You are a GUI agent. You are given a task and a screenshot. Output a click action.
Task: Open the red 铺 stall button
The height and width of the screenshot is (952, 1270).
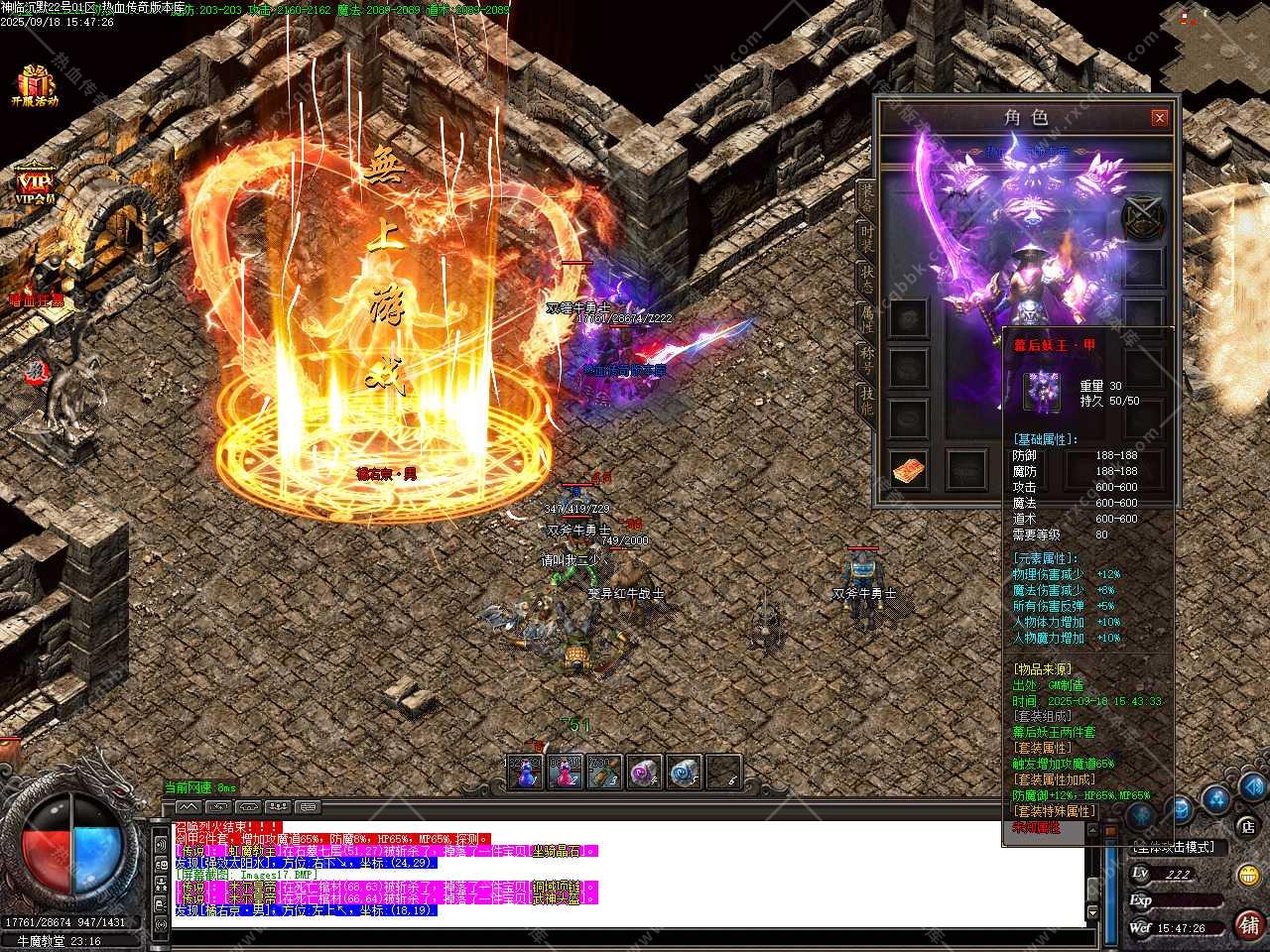click(1247, 925)
